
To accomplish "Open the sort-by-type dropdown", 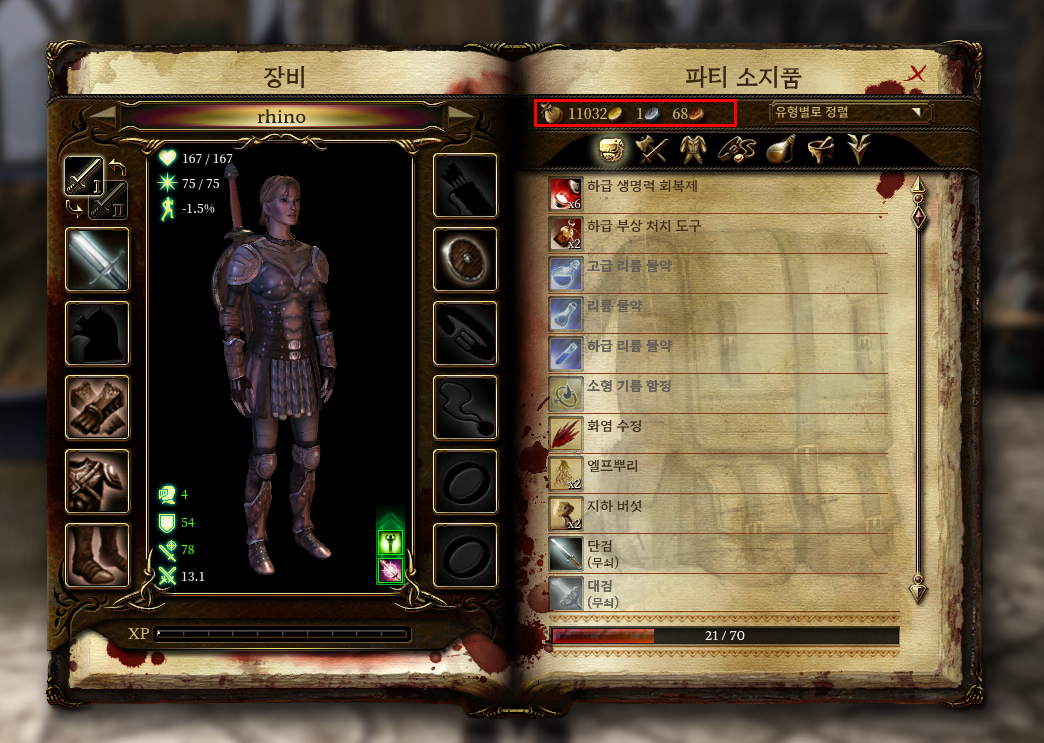I will tap(848, 112).
